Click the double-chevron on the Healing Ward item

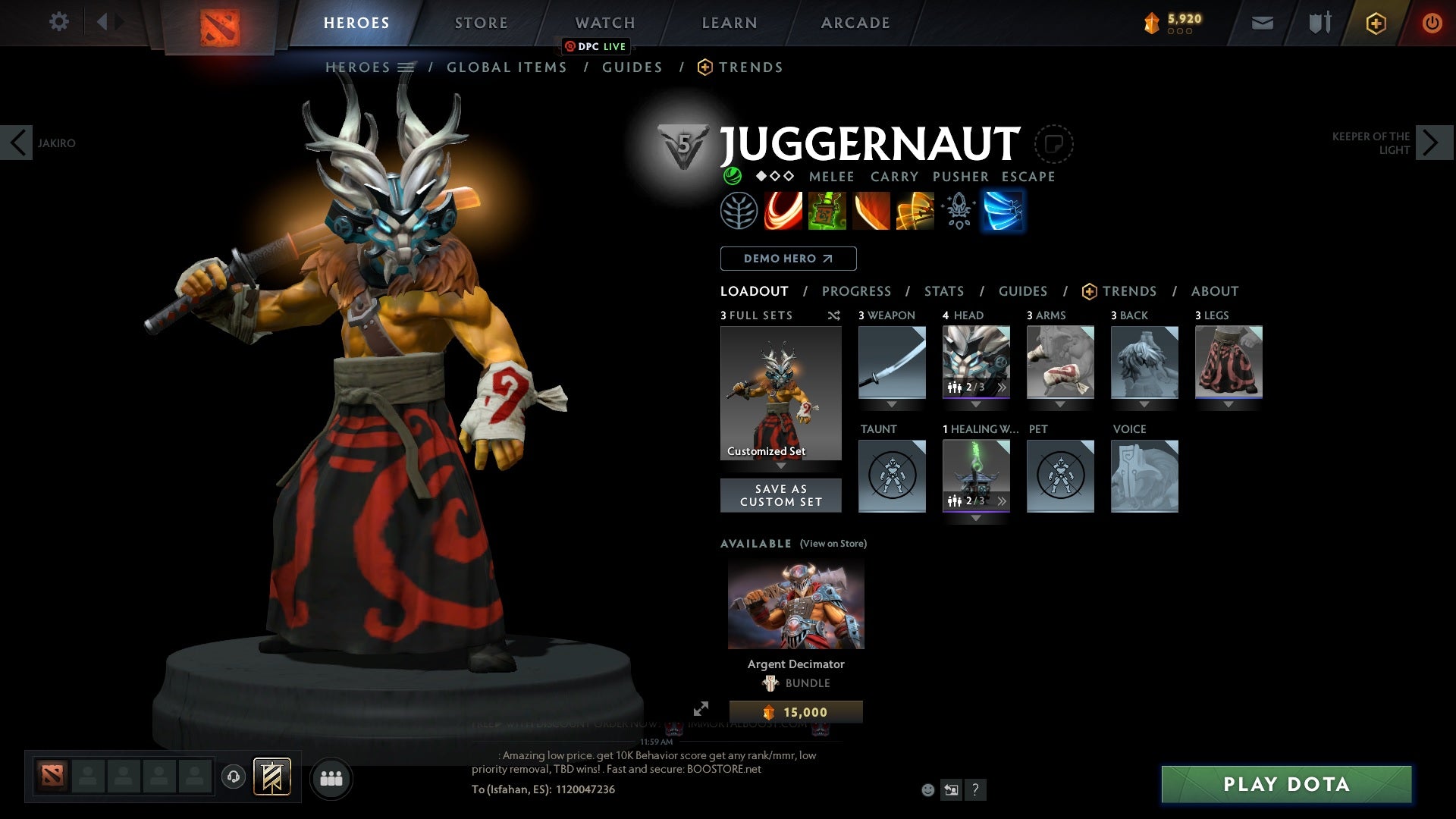(x=1003, y=500)
